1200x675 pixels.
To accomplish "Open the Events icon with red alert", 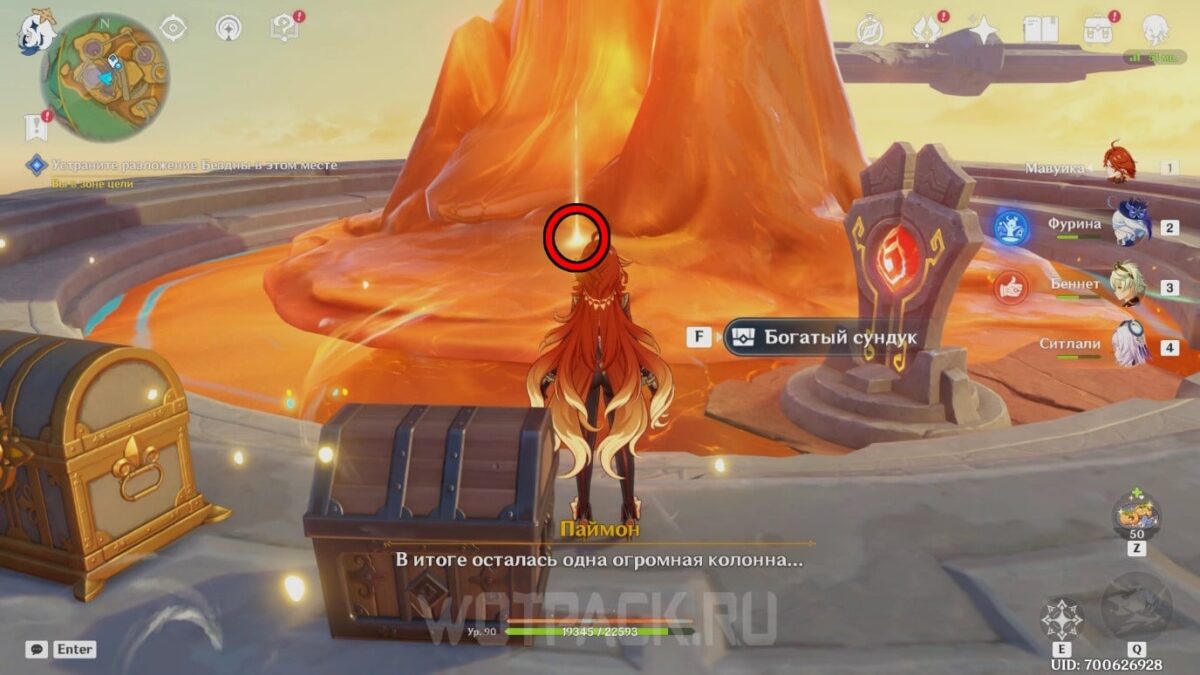I will point(929,29).
